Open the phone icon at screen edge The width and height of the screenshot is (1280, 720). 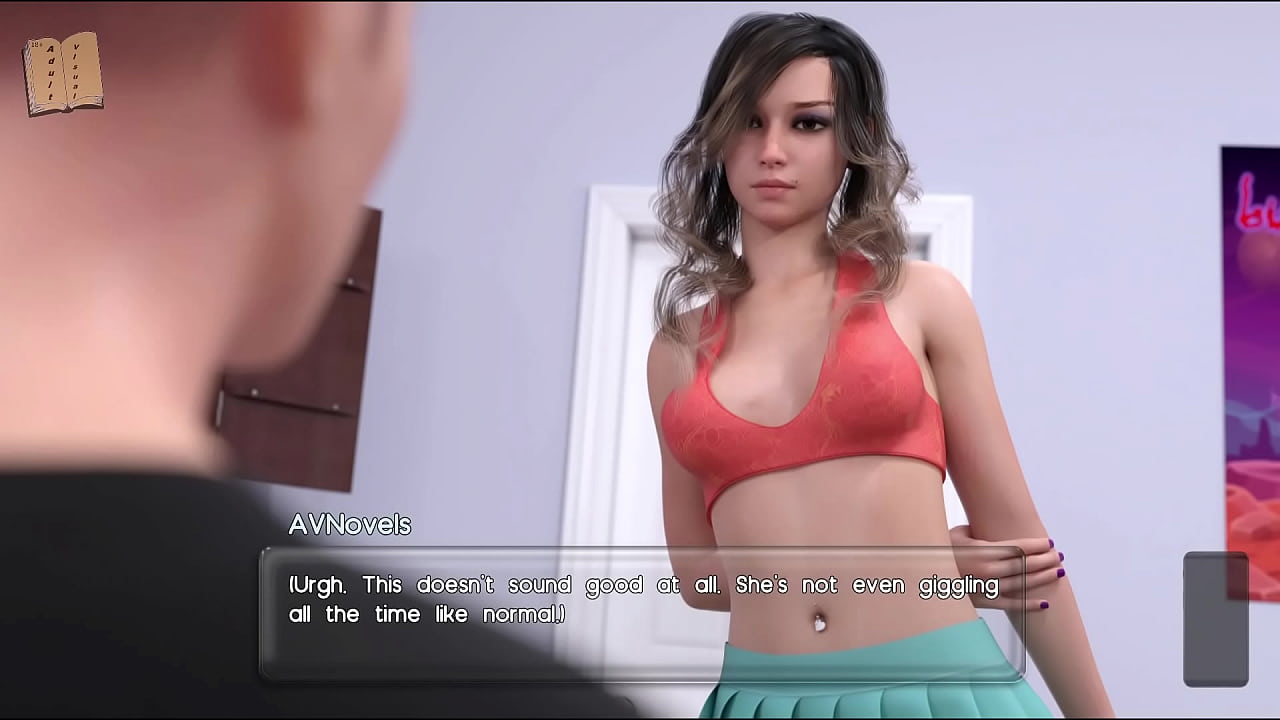[x=1215, y=618]
